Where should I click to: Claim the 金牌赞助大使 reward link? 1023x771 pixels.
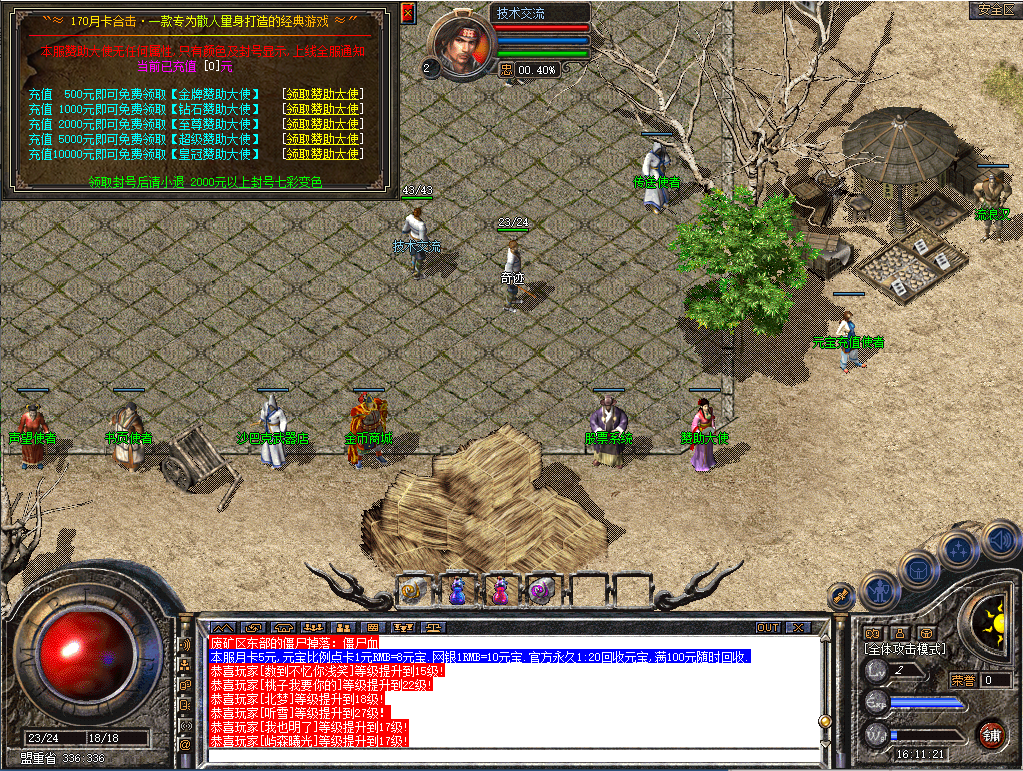tap(322, 94)
